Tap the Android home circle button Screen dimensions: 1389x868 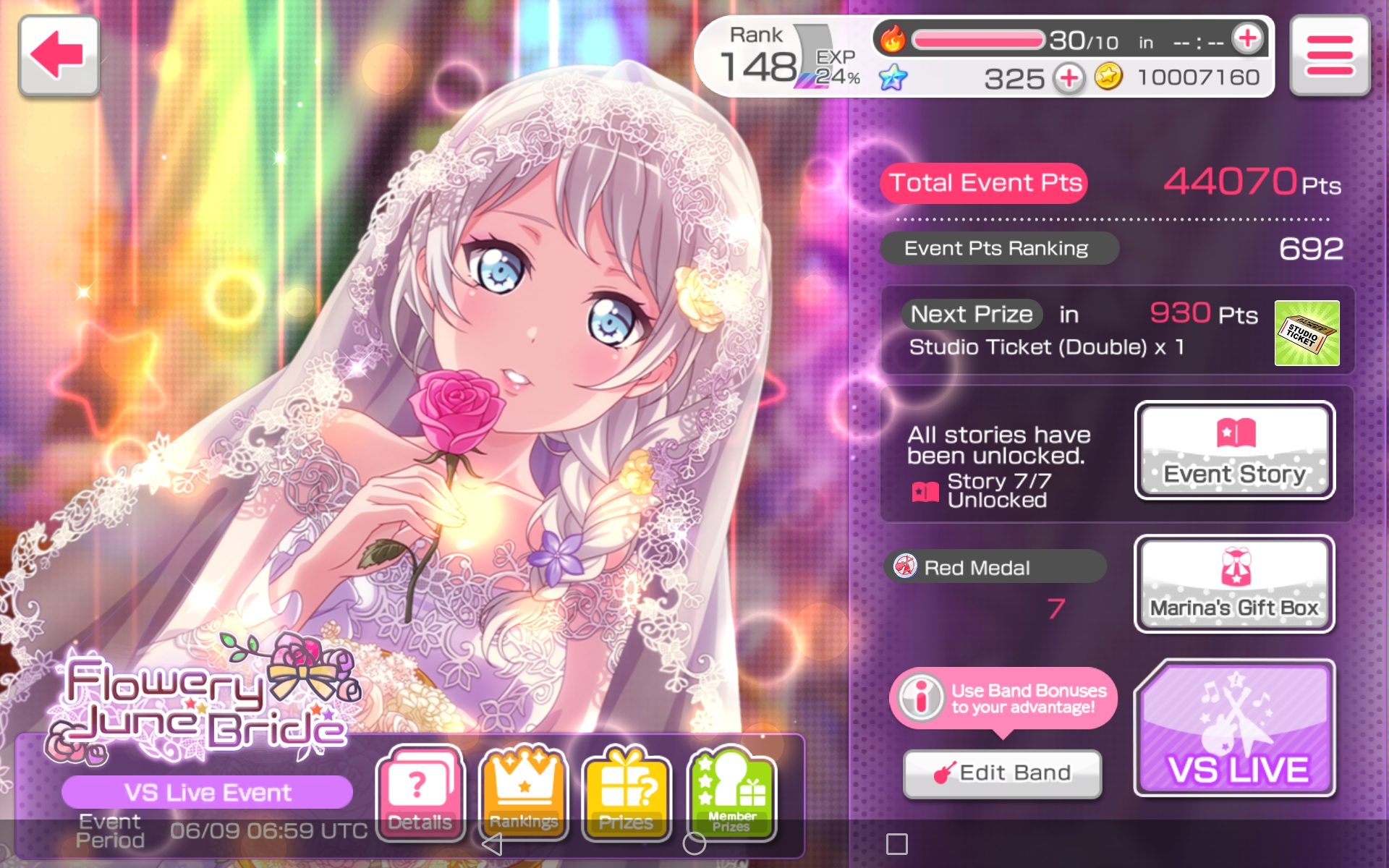pyautogui.click(x=694, y=843)
